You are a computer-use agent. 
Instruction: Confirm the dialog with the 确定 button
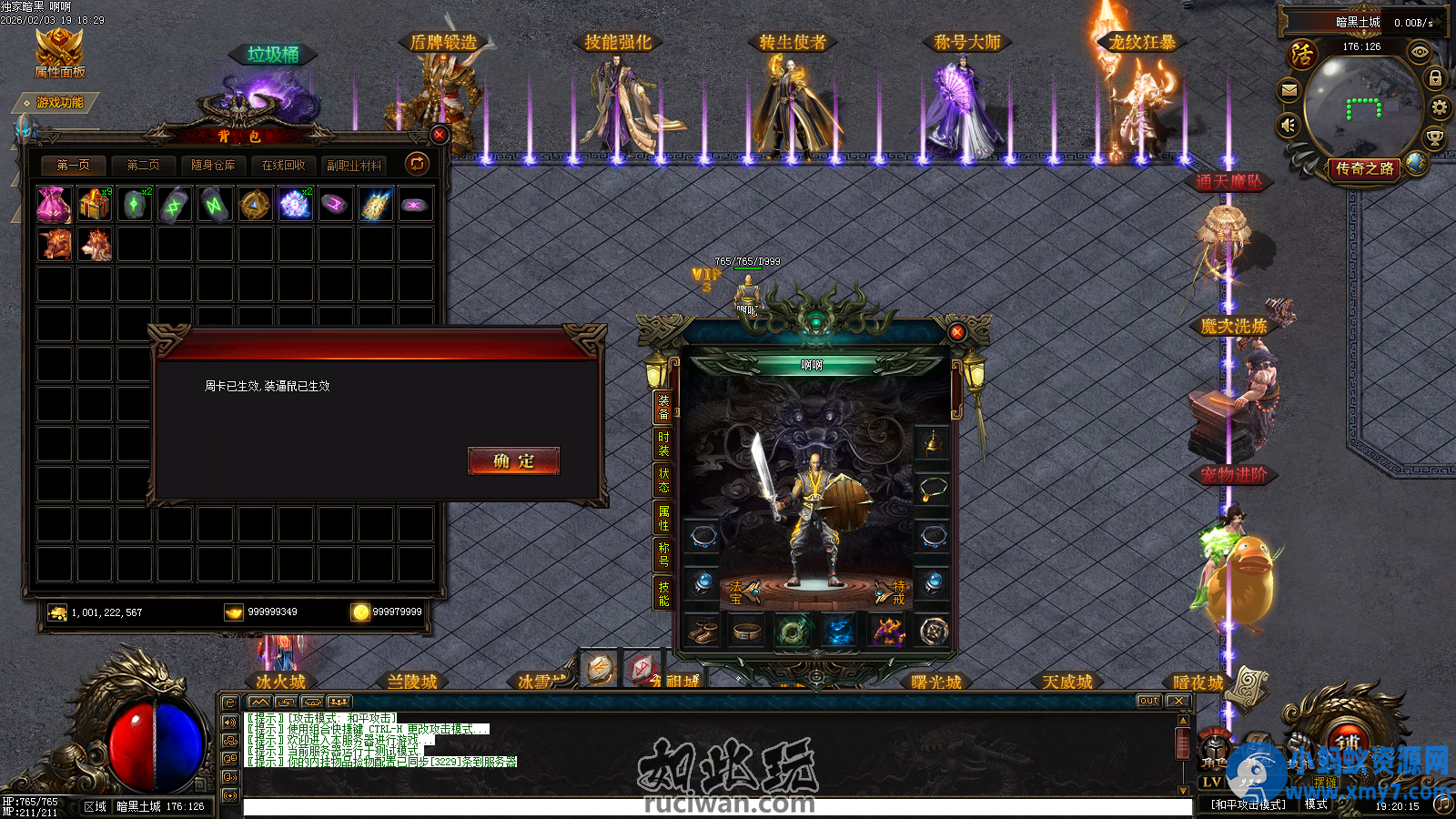[x=513, y=461]
